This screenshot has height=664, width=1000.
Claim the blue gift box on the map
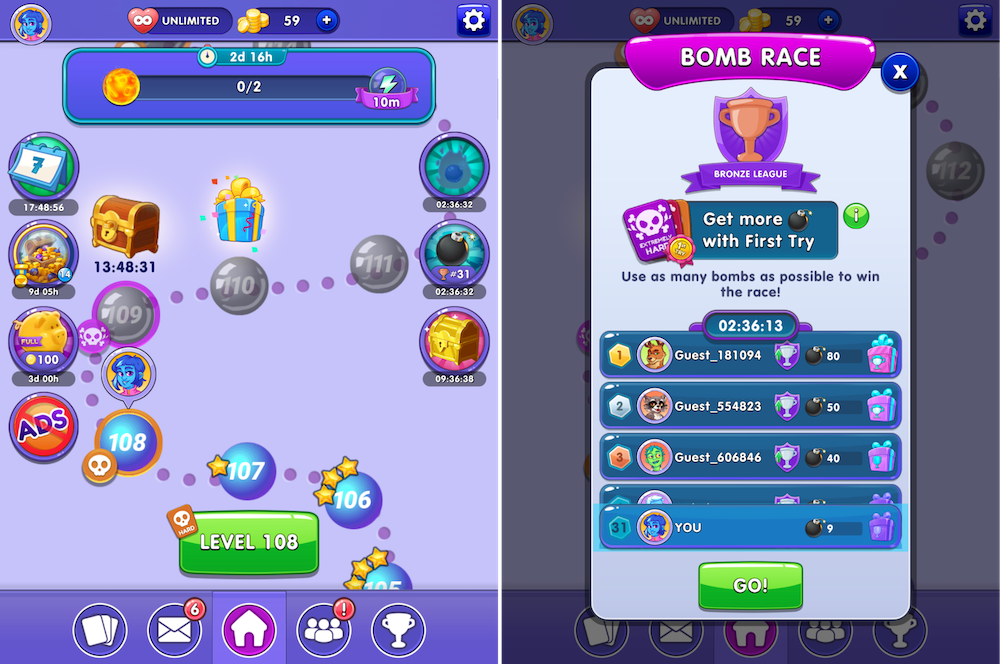pos(238,210)
